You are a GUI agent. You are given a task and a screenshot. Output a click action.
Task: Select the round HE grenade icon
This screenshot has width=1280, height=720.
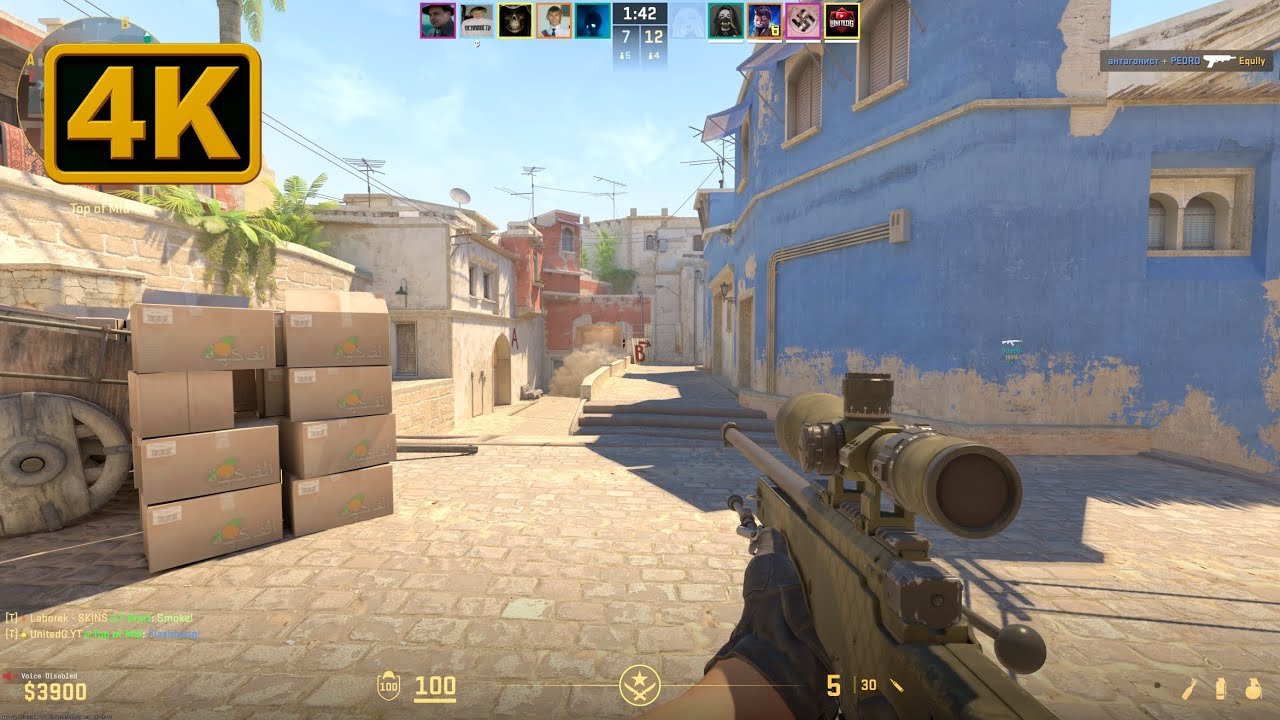click(1252, 688)
